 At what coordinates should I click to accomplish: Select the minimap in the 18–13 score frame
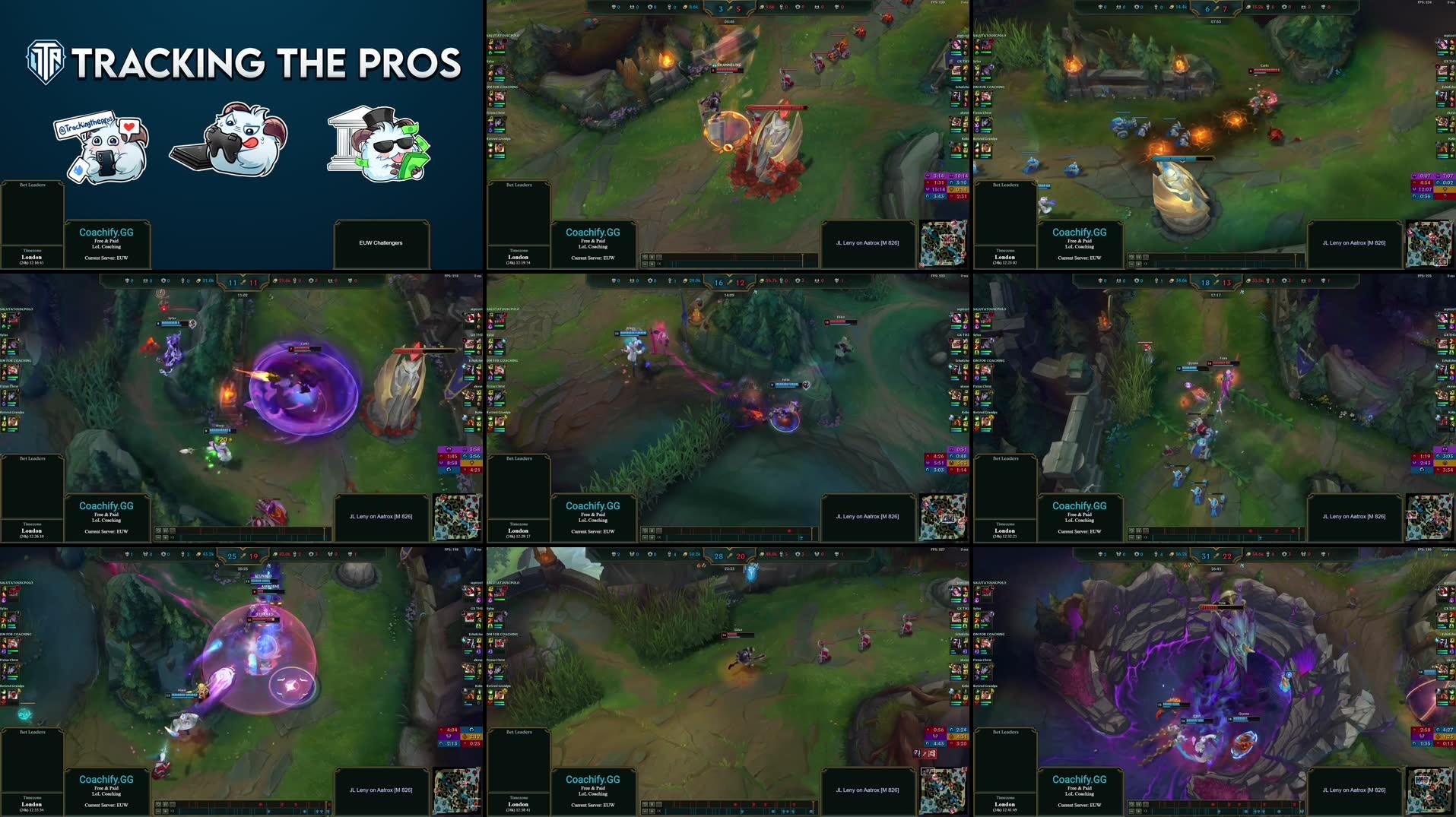1429,517
